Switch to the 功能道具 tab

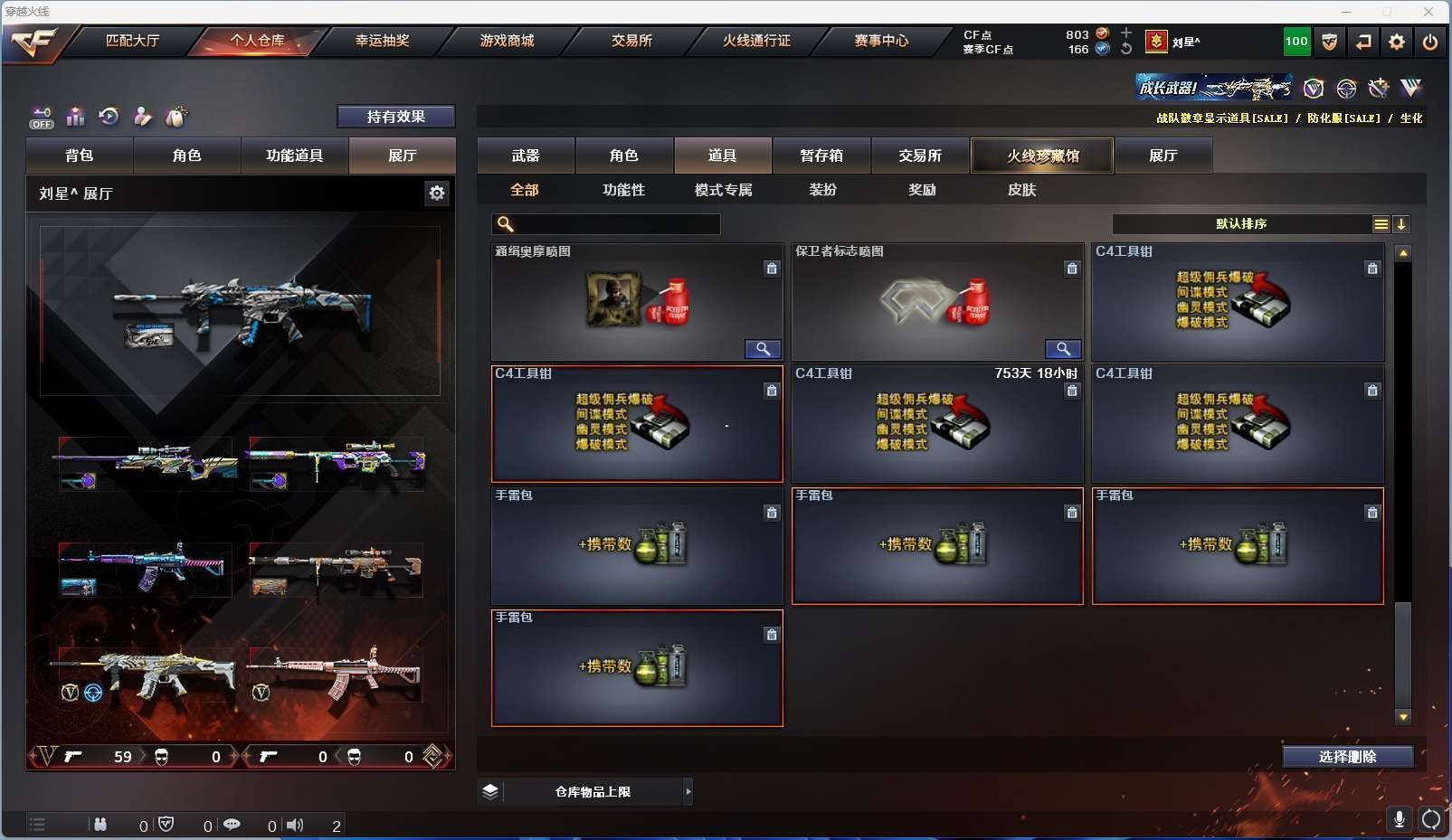tap(294, 156)
